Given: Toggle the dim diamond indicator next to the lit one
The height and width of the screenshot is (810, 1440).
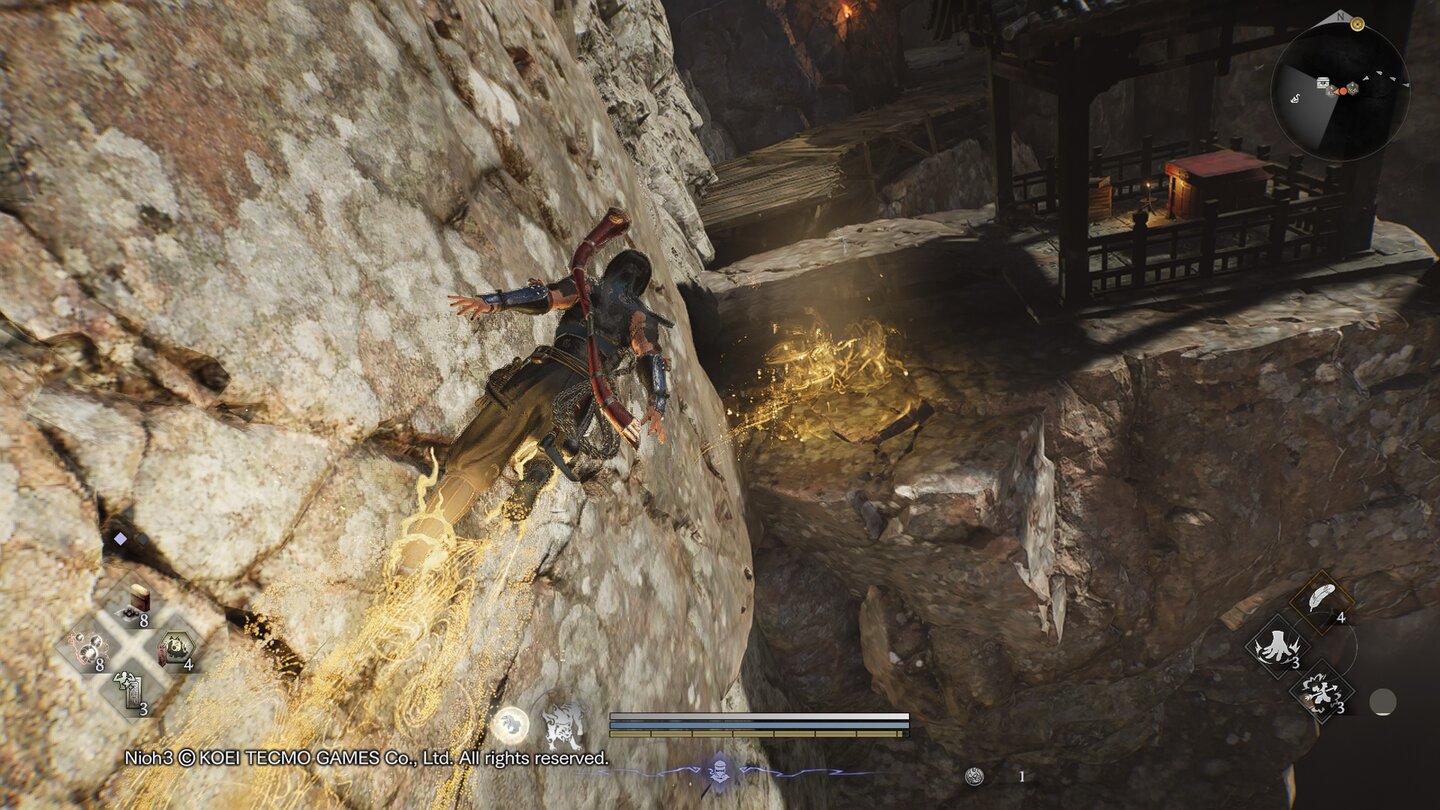Looking at the screenshot, I should coord(143,540).
